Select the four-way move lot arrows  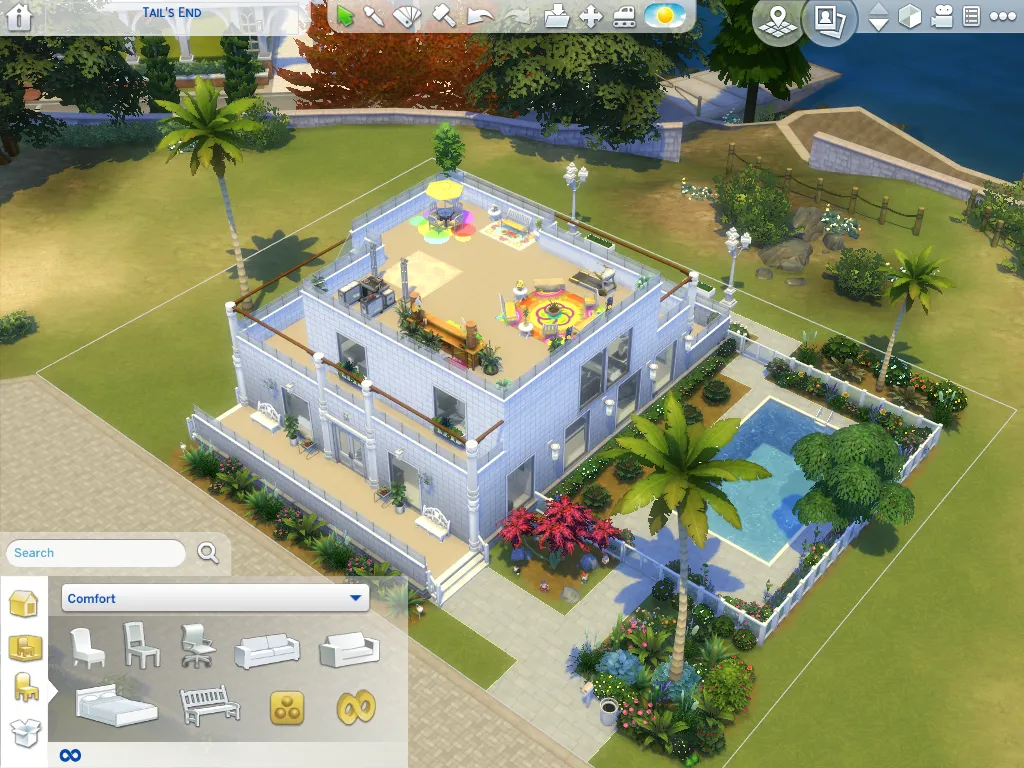tap(590, 16)
